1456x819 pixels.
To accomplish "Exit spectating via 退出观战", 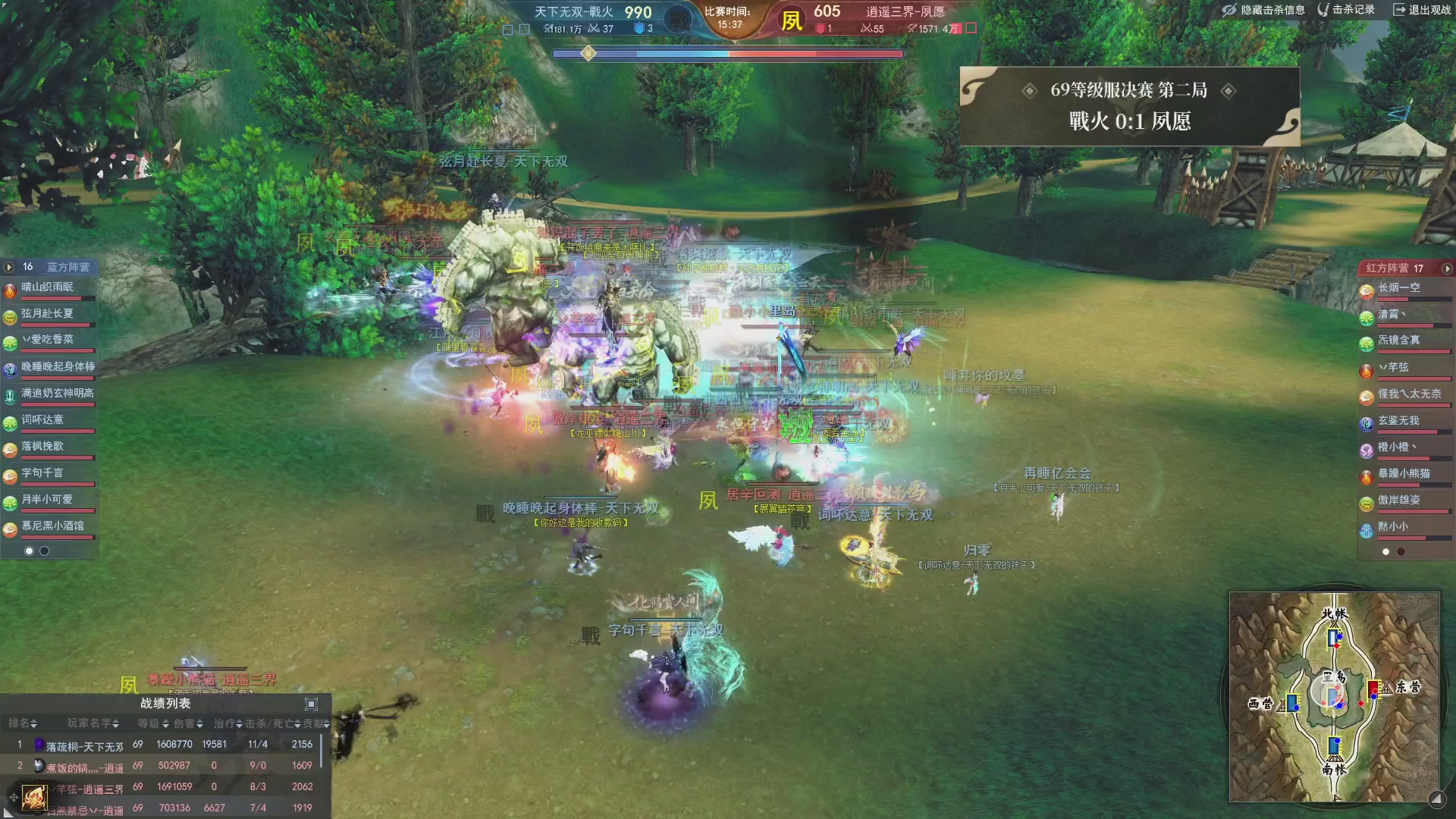I will pyautogui.click(x=1422, y=10).
